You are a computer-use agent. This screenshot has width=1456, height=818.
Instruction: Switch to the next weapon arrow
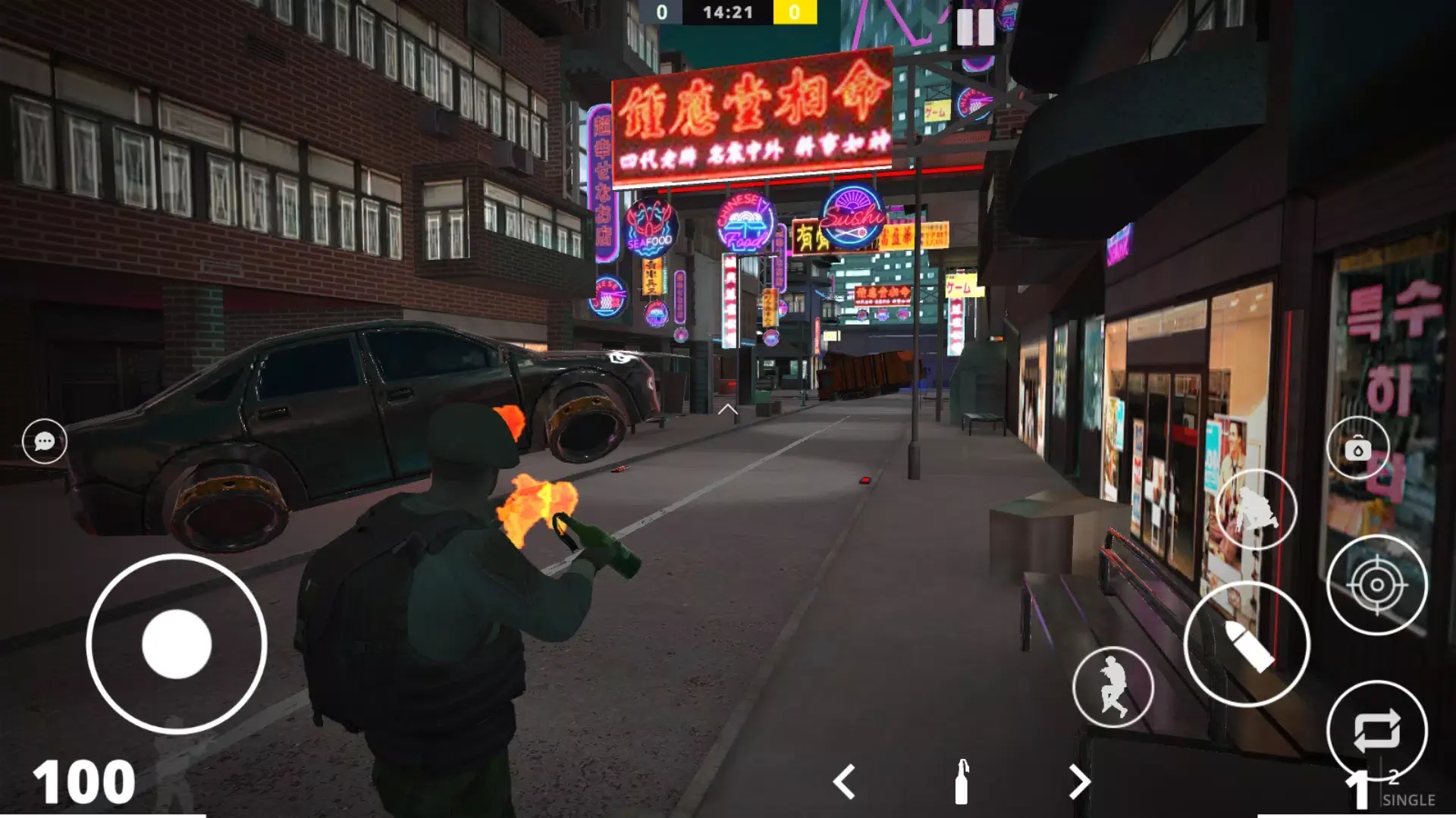pyautogui.click(x=1079, y=782)
